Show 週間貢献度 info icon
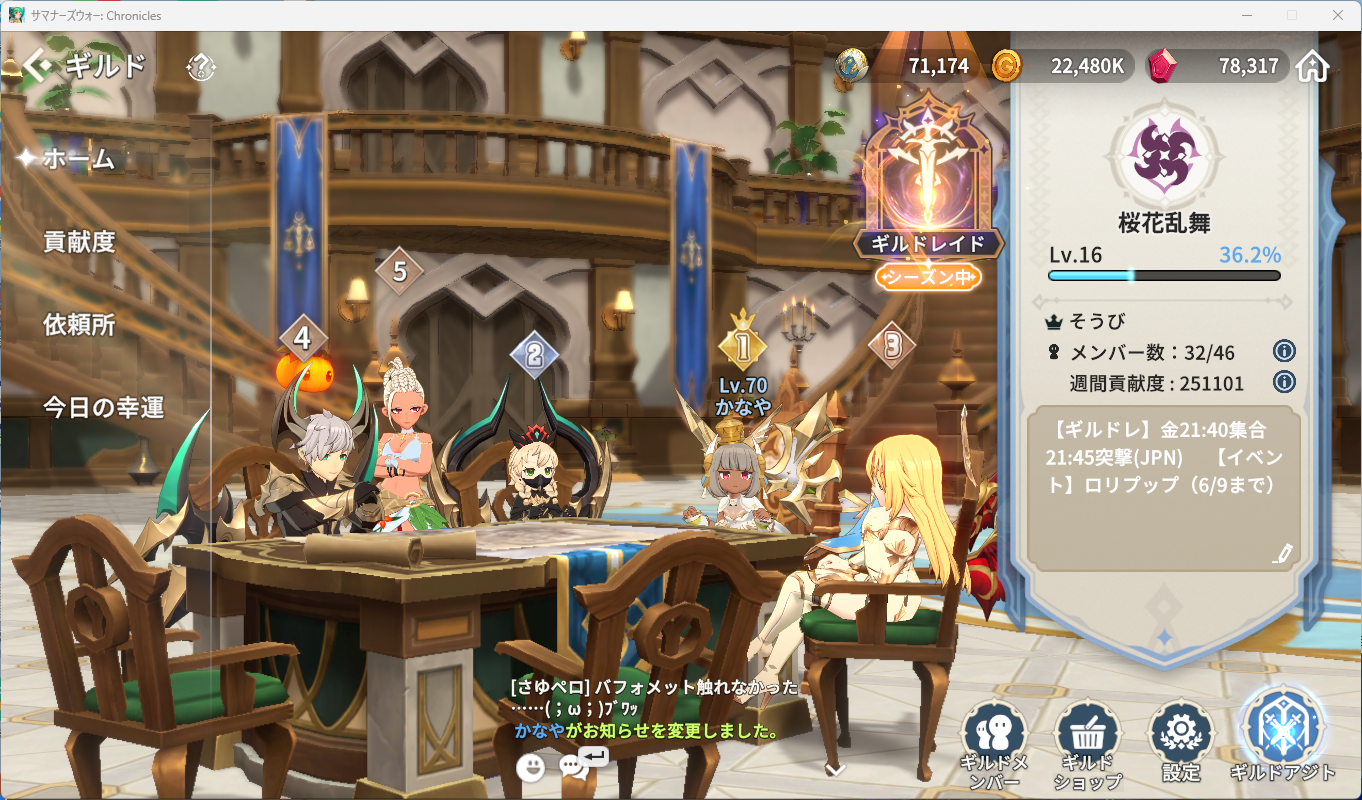The width and height of the screenshot is (1362, 800). [x=1284, y=382]
